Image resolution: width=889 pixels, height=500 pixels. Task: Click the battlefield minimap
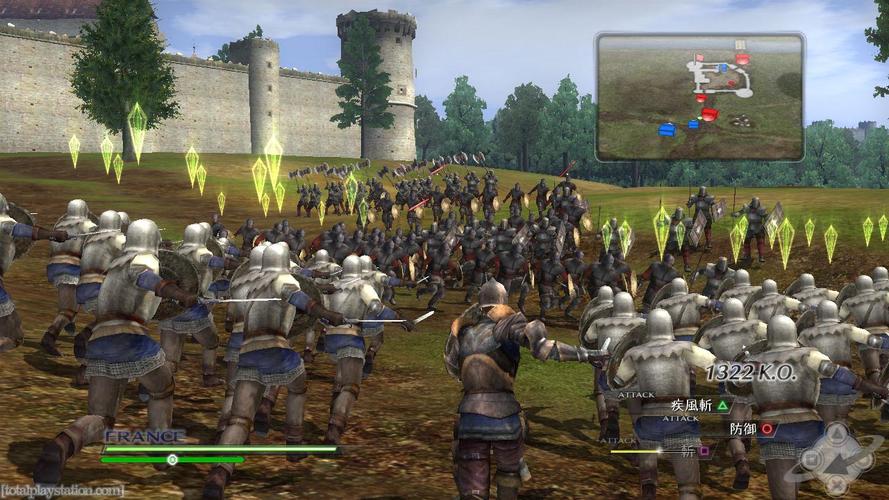click(700, 96)
